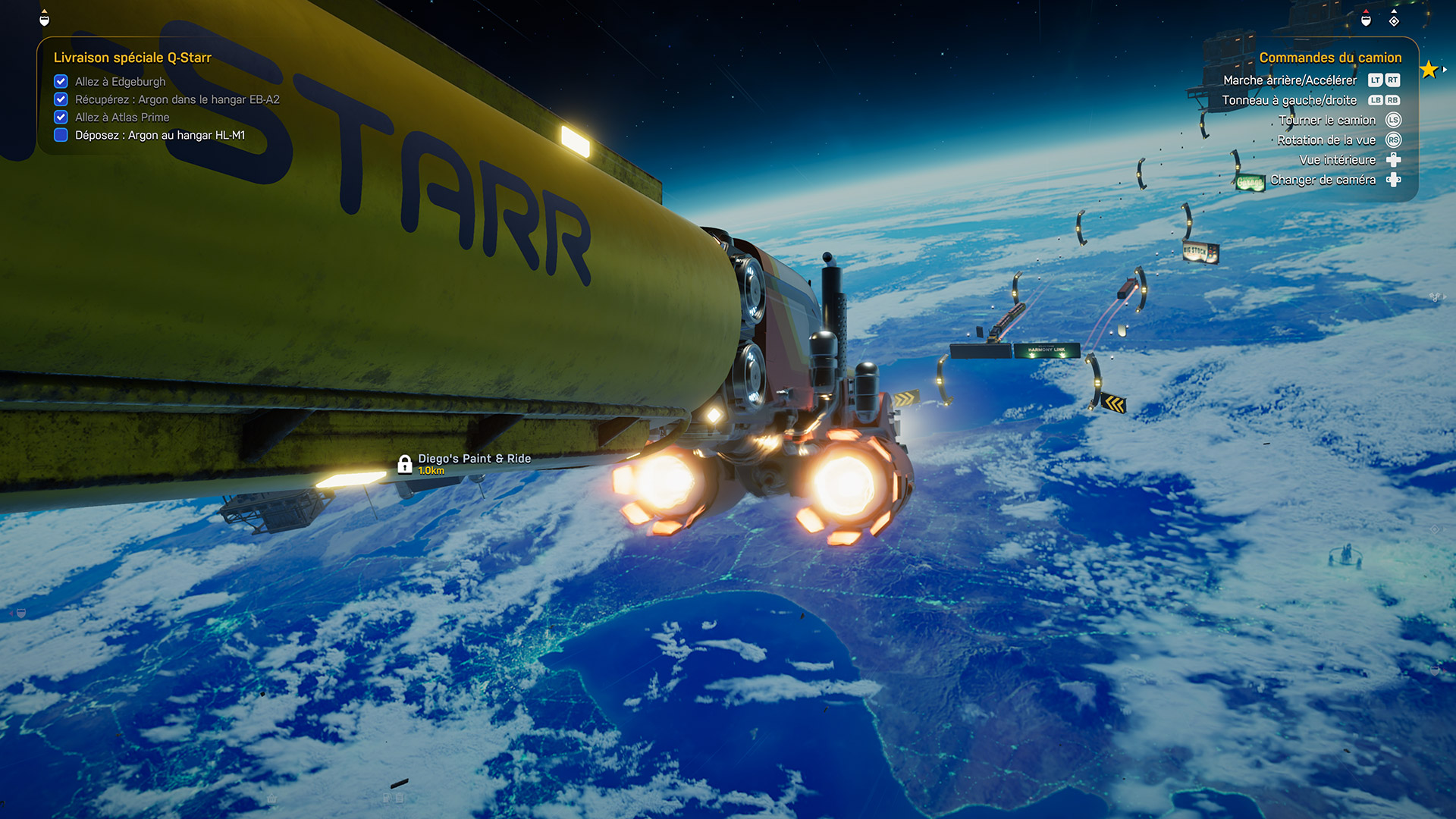Select the Récupérez Argon hangar EB-A2 objective

tap(177, 99)
